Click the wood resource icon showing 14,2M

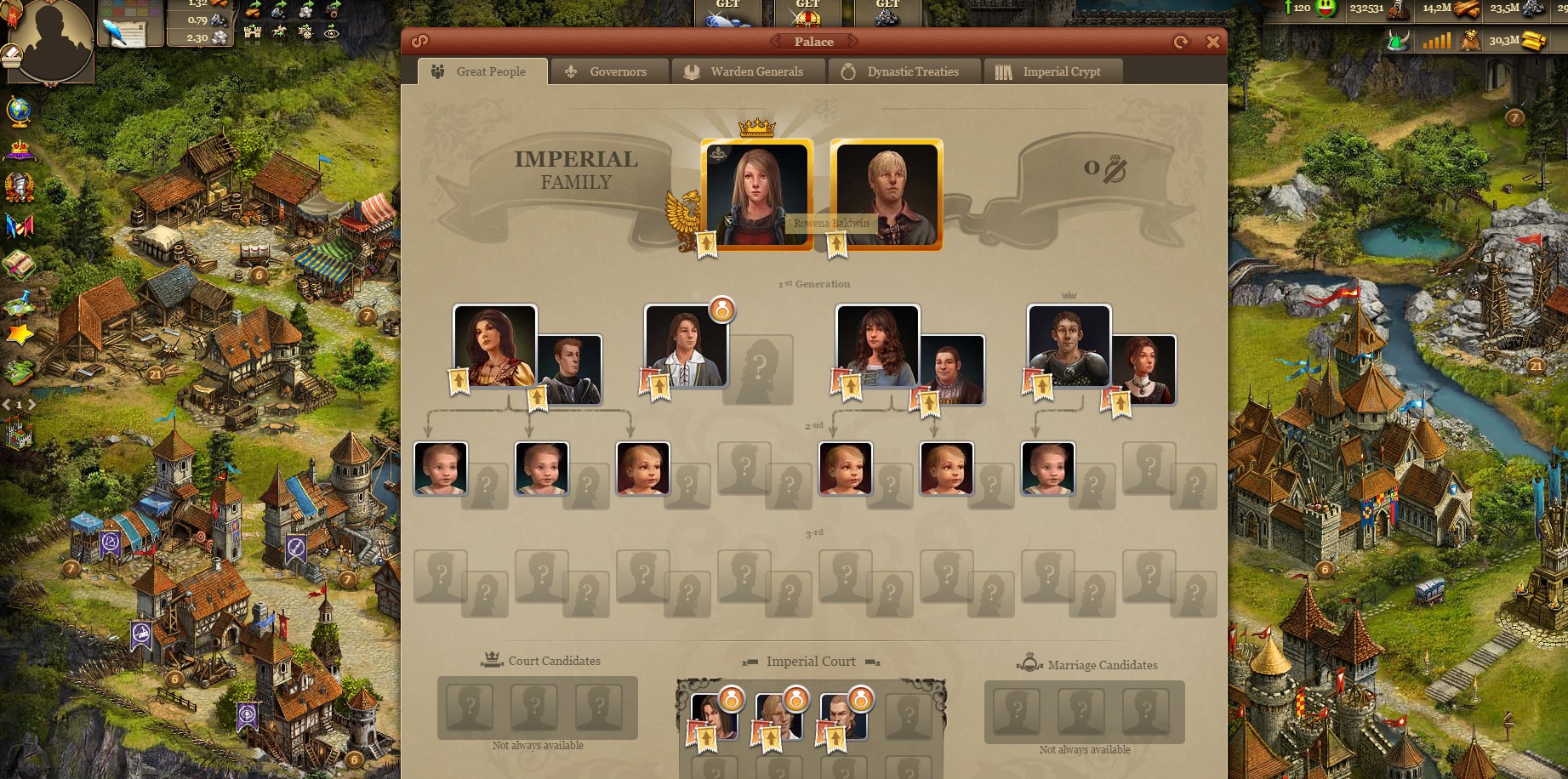tap(1466, 11)
